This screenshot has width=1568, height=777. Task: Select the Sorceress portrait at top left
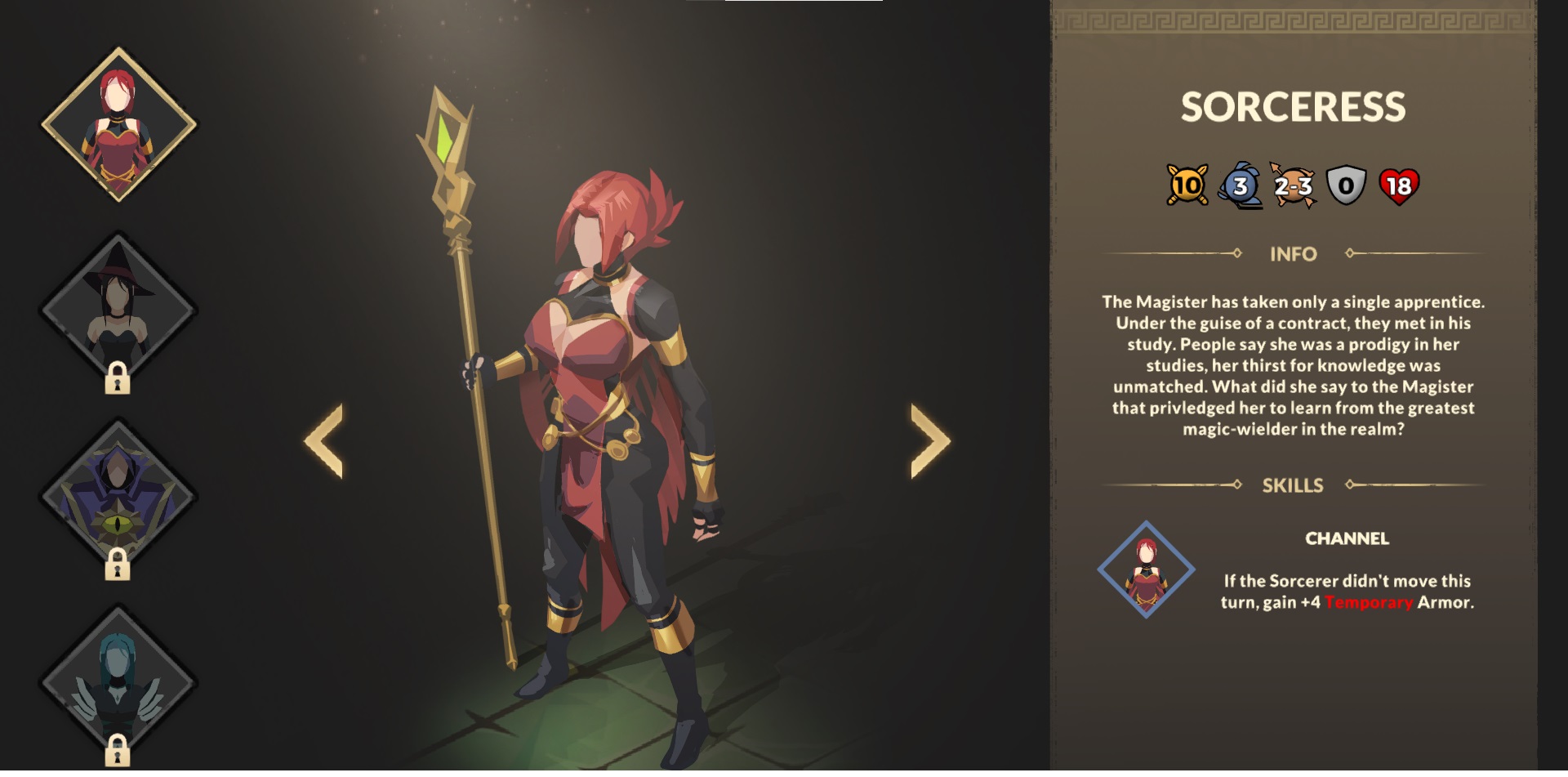pyautogui.click(x=120, y=124)
